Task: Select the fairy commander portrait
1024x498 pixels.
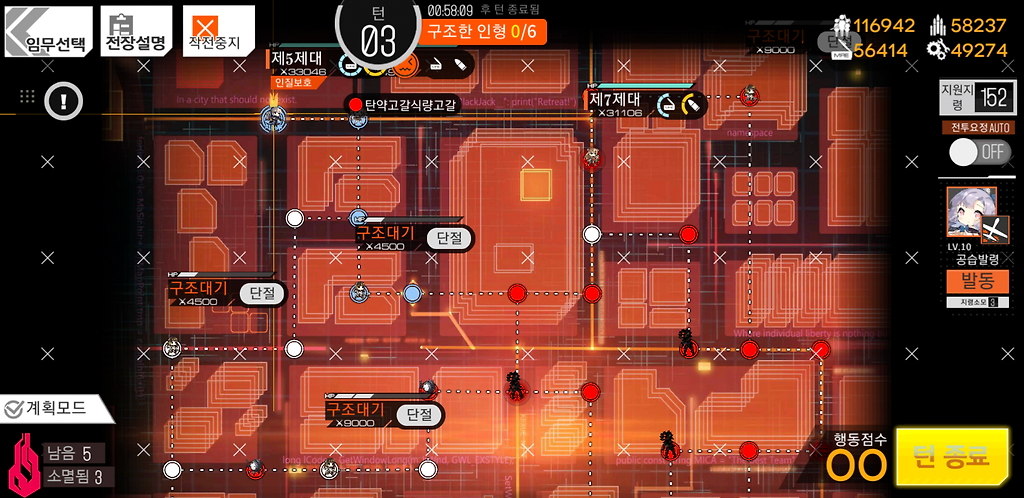Action: (x=971, y=214)
